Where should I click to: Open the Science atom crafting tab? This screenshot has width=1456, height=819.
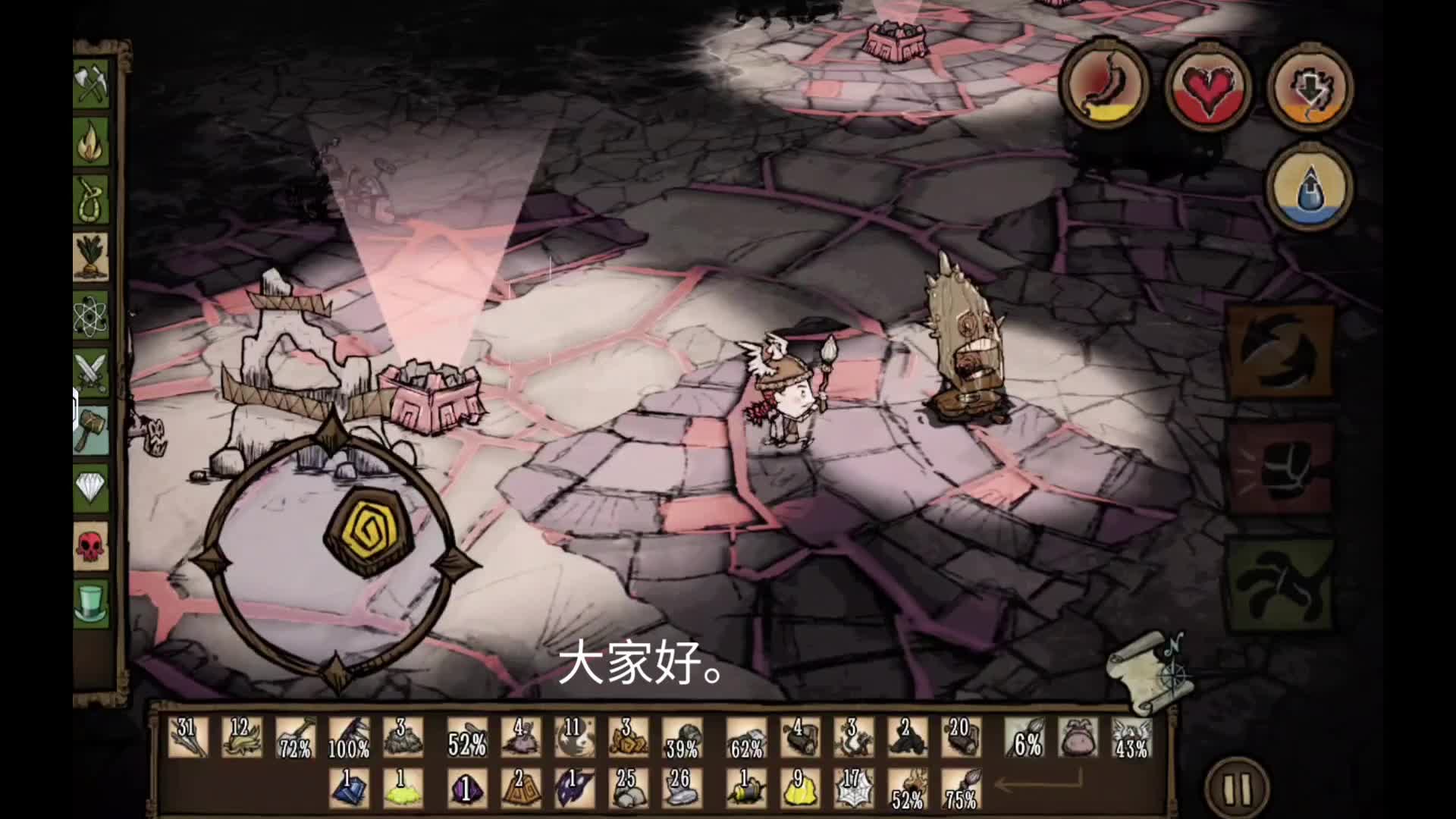(92, 315)
